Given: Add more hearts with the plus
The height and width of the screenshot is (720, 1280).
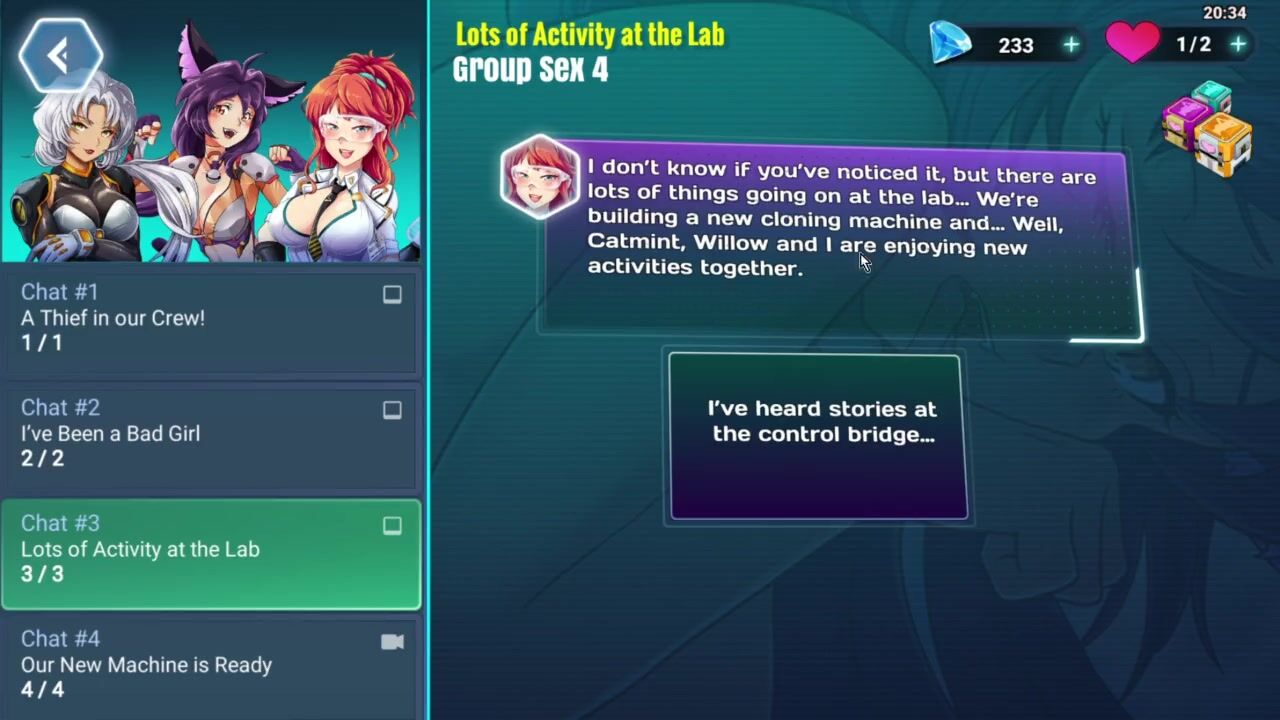Looking at the screenshot, I should pyautogui.click(x=1238, y=45).
